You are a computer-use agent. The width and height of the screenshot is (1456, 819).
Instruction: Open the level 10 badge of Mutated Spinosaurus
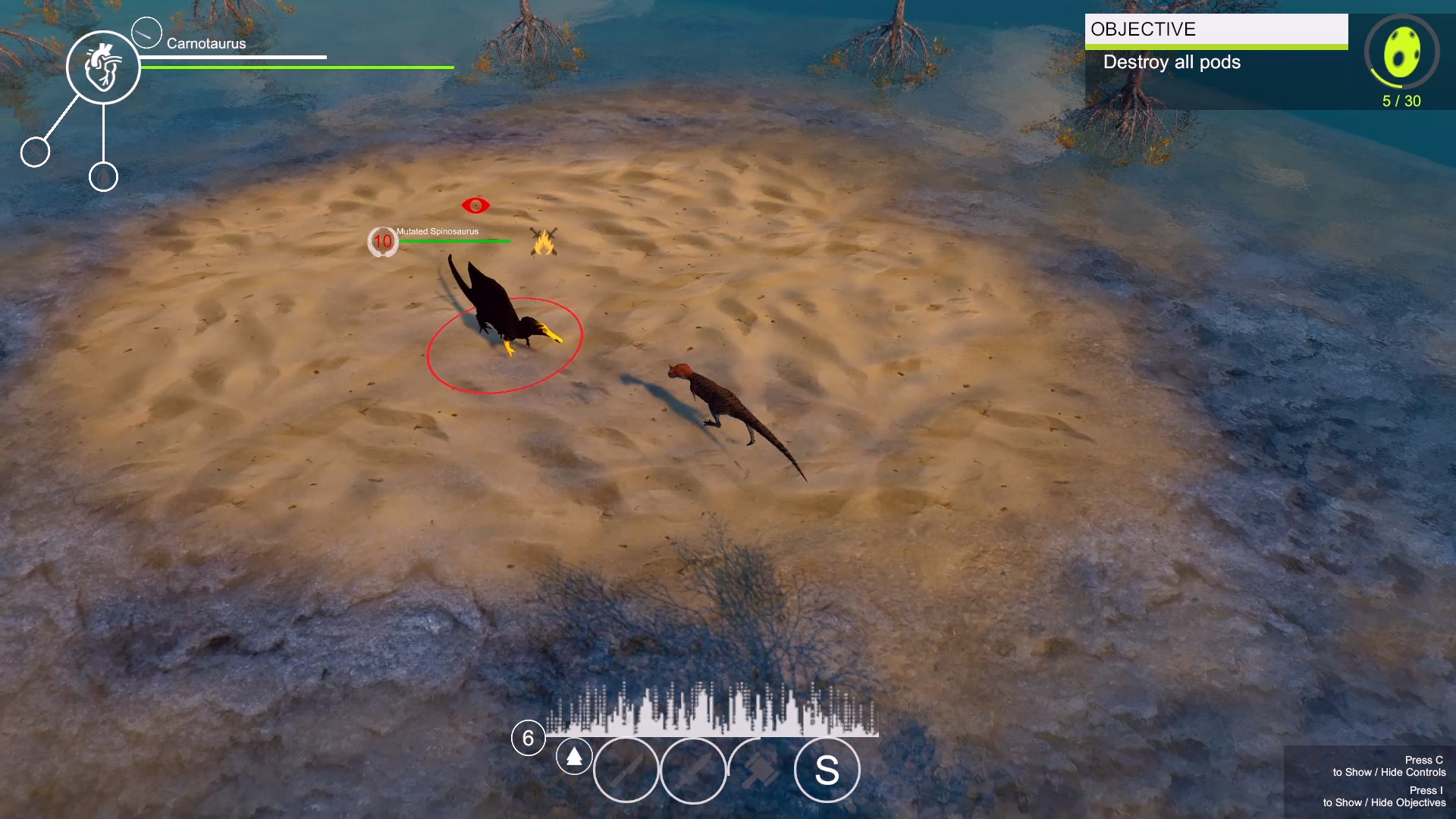pyautogui.click(x=383, y=242)
